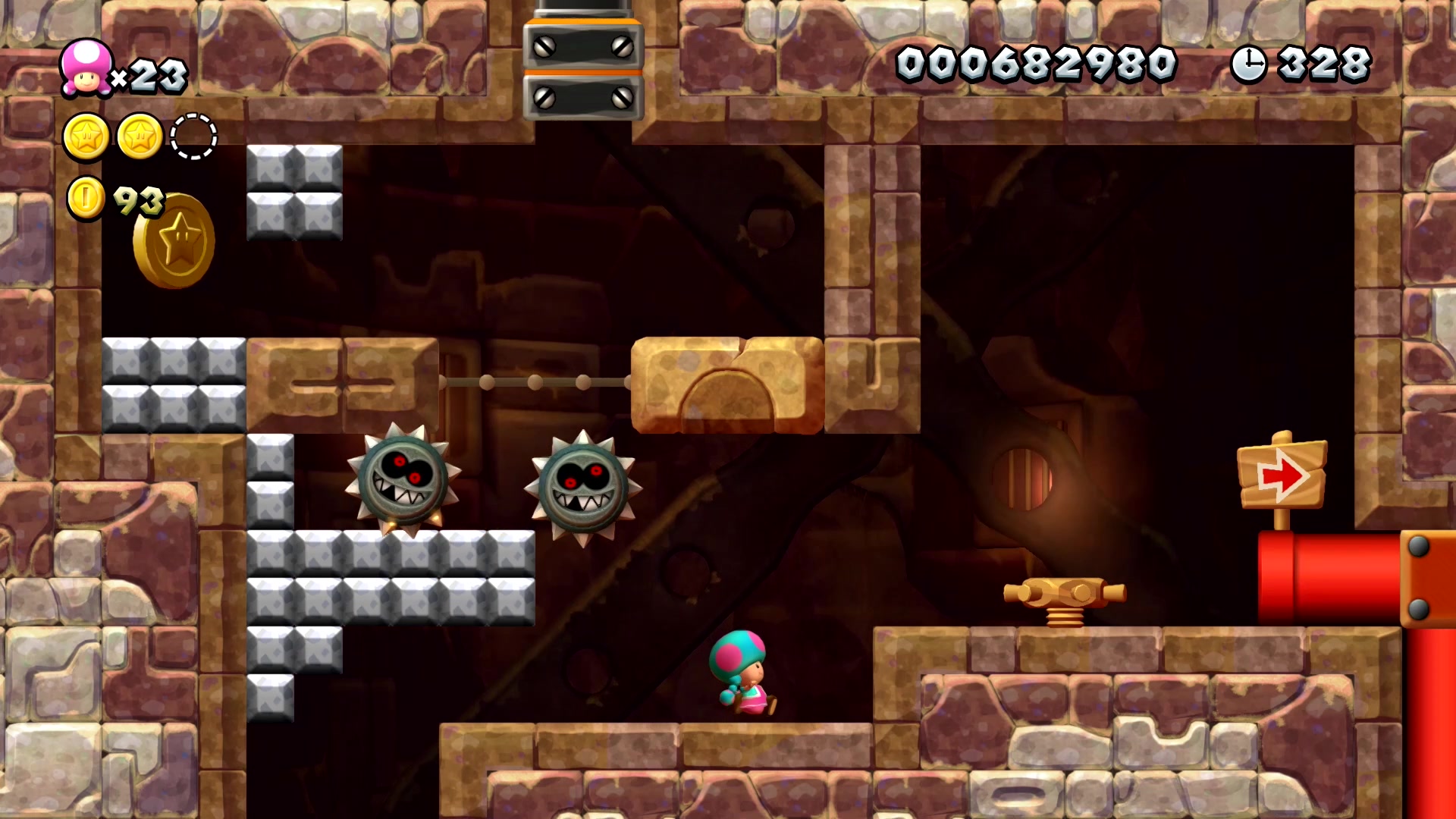Click the timer clock icon
The height and width of the screenshot is (819, 1456).
pyautogui.click(x=1248, y=64)
